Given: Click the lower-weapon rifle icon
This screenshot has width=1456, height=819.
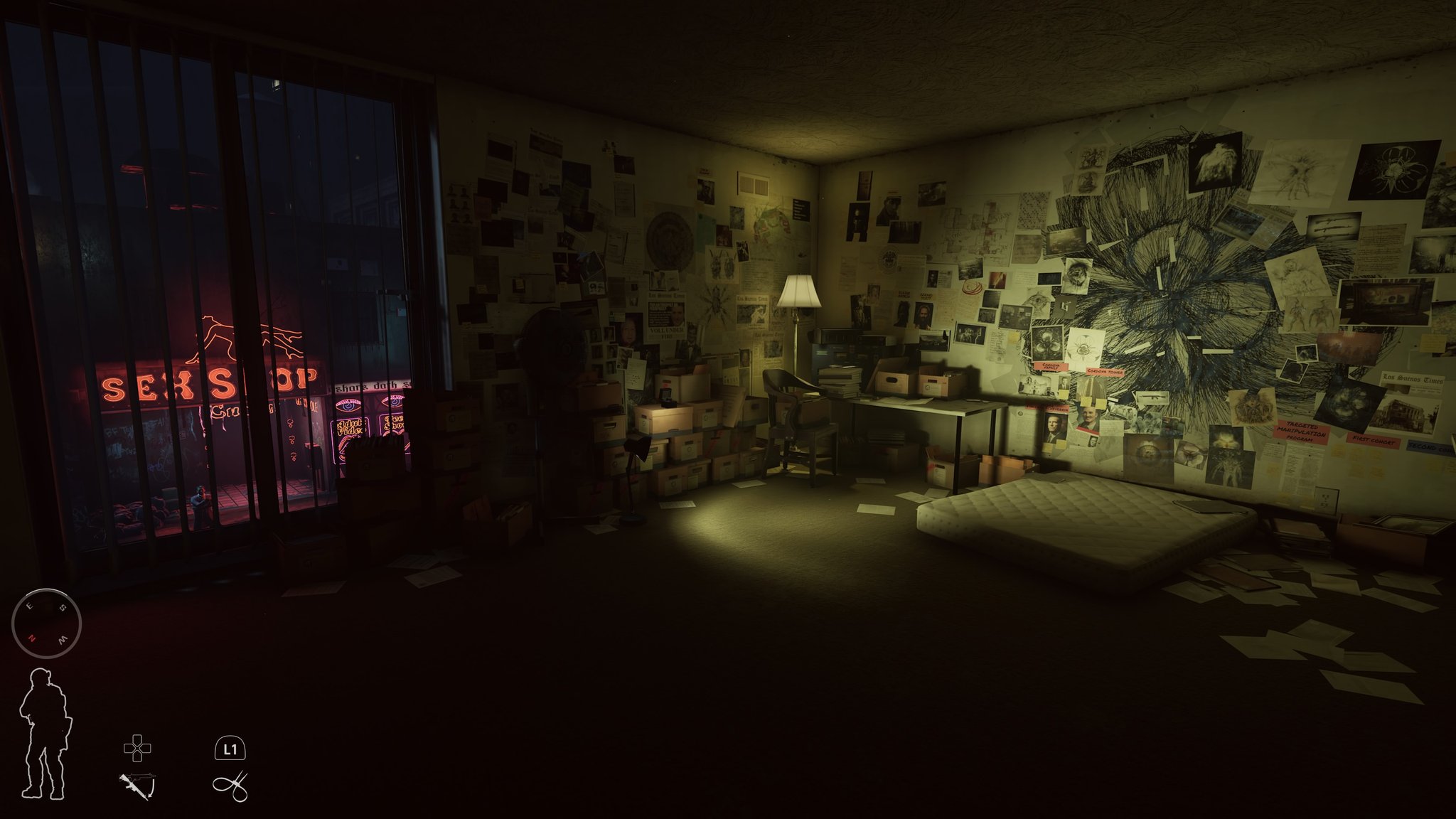Looking at the screenshot, I should pyautogui.click(x=136, y=786).
